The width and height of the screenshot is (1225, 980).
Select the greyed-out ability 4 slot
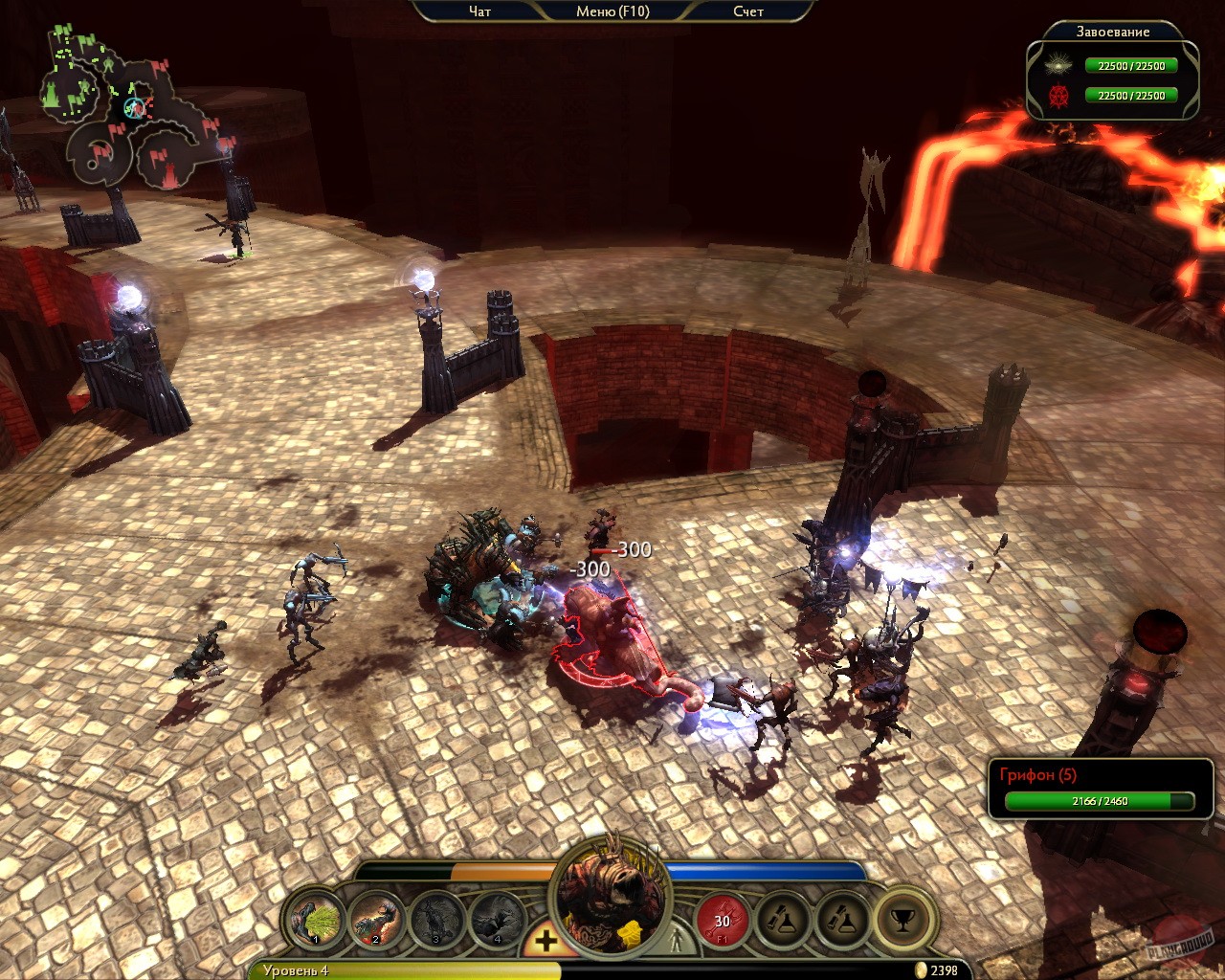(x=498, y=921)
